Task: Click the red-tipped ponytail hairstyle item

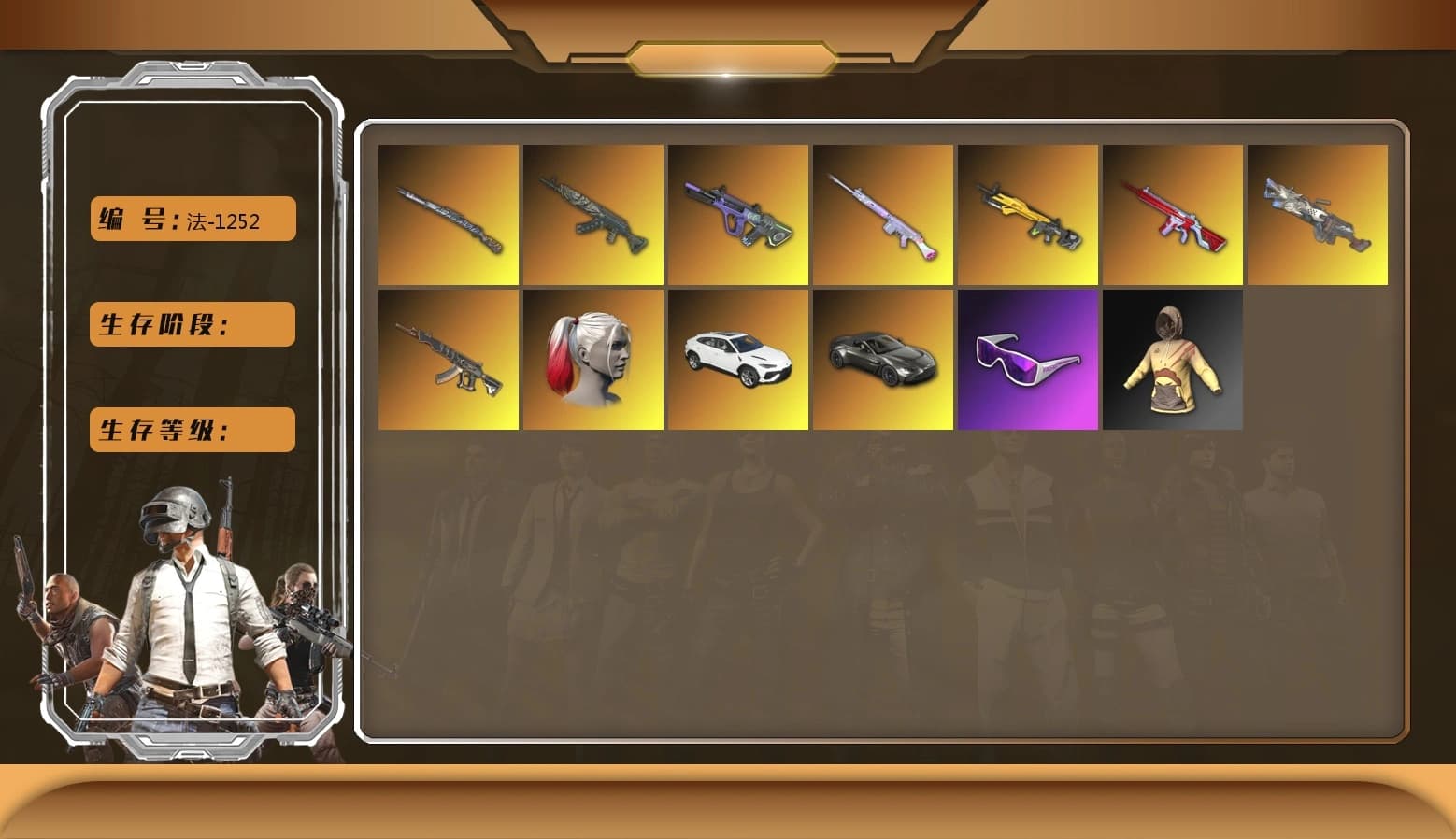Action: [x=592, y=360]
